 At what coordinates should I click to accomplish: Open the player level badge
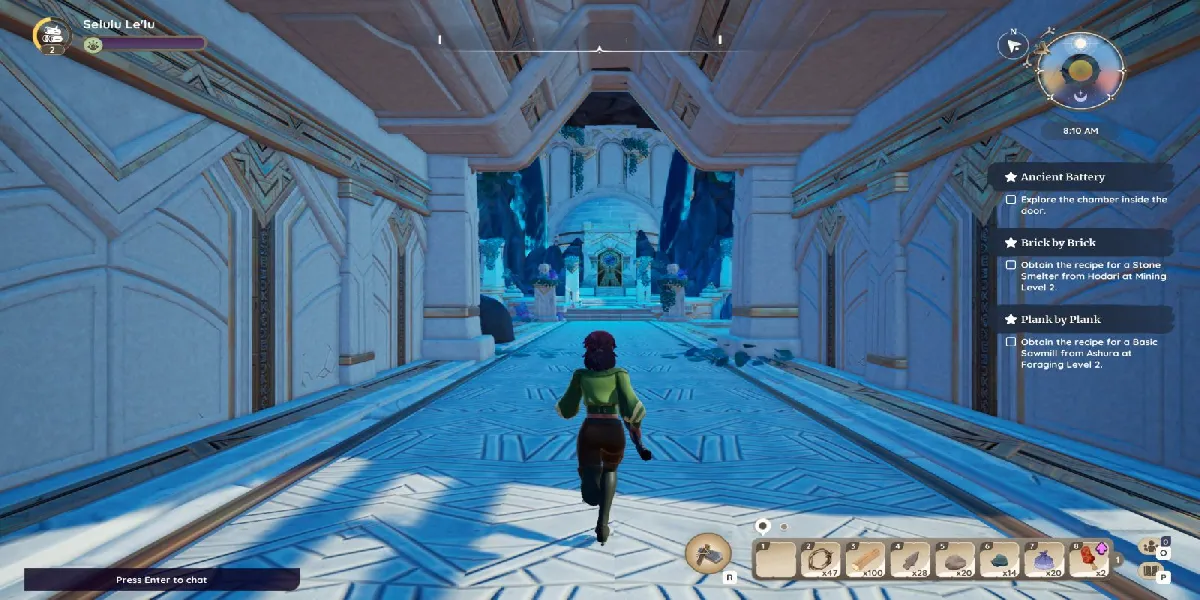coord(50,36)
